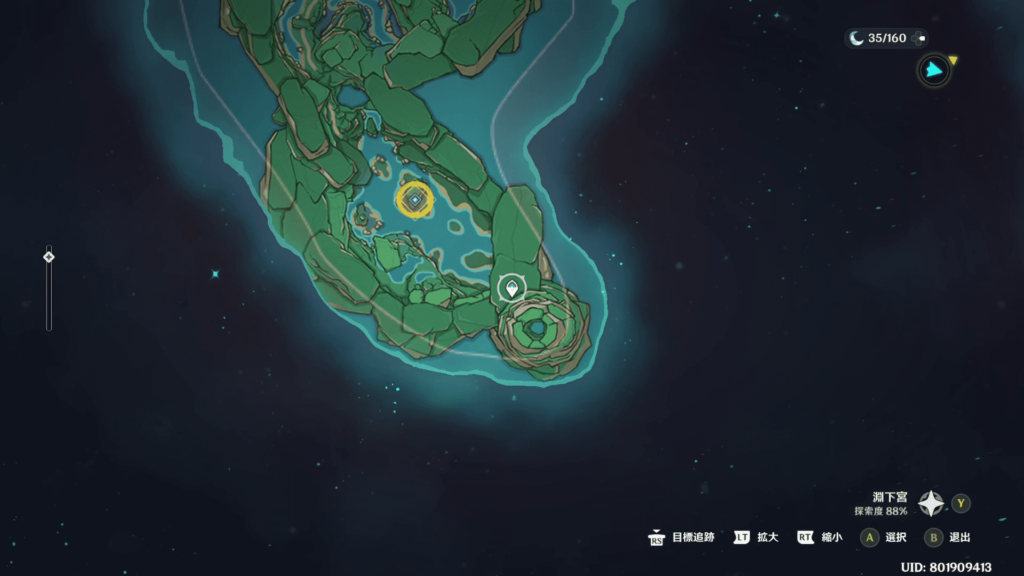This screenshot has height=576, width=1024.
Task: Click the map zoom slider handle
Action: tap(48, 257)
